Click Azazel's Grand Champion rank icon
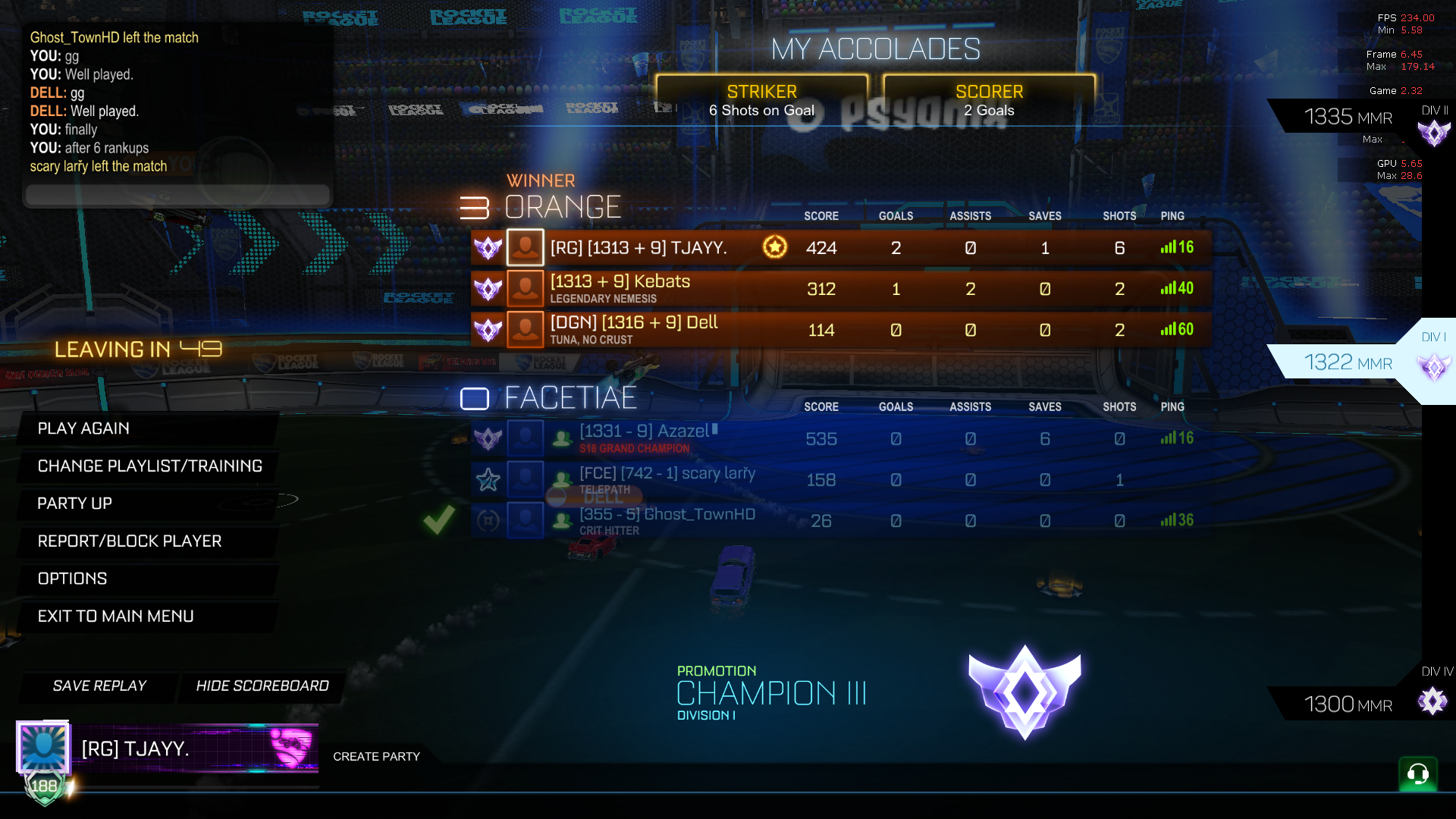This screenshot has width=1456, height=819. pyautogui.click(x=488, y=438)
